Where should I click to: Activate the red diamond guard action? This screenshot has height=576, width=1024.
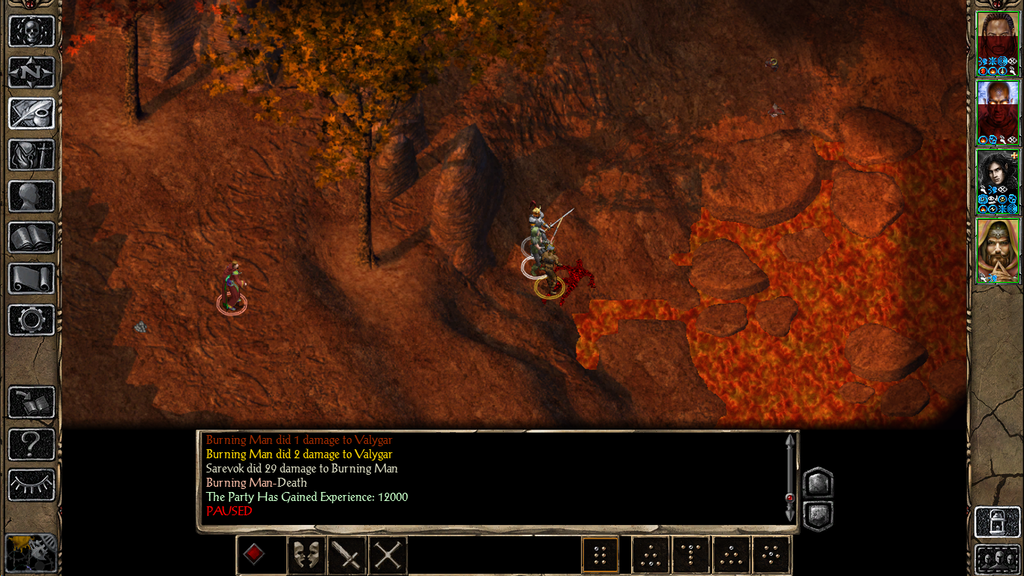click(254, 554)
